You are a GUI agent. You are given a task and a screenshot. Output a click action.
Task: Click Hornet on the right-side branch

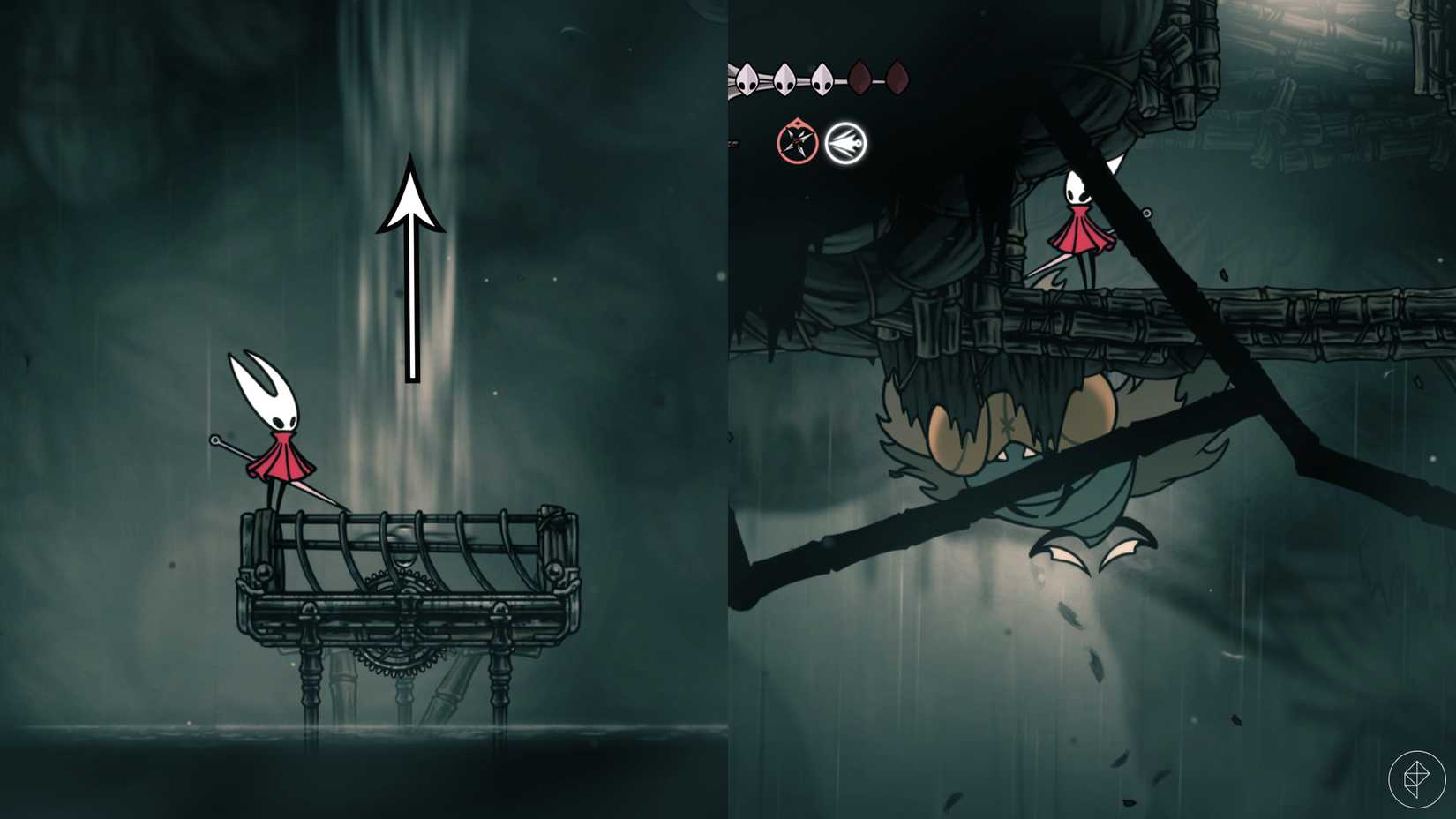pyautogui.click(x=1081, y=221)
